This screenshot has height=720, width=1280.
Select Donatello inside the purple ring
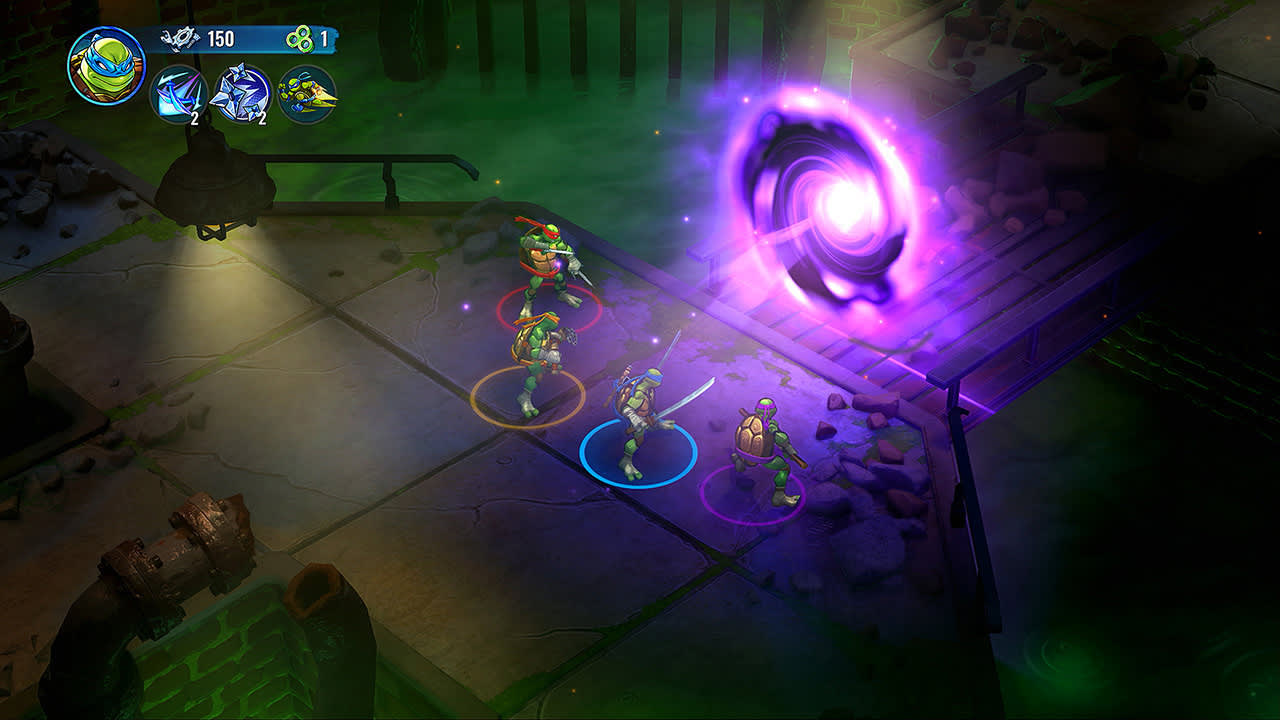(x=766, y=445)
